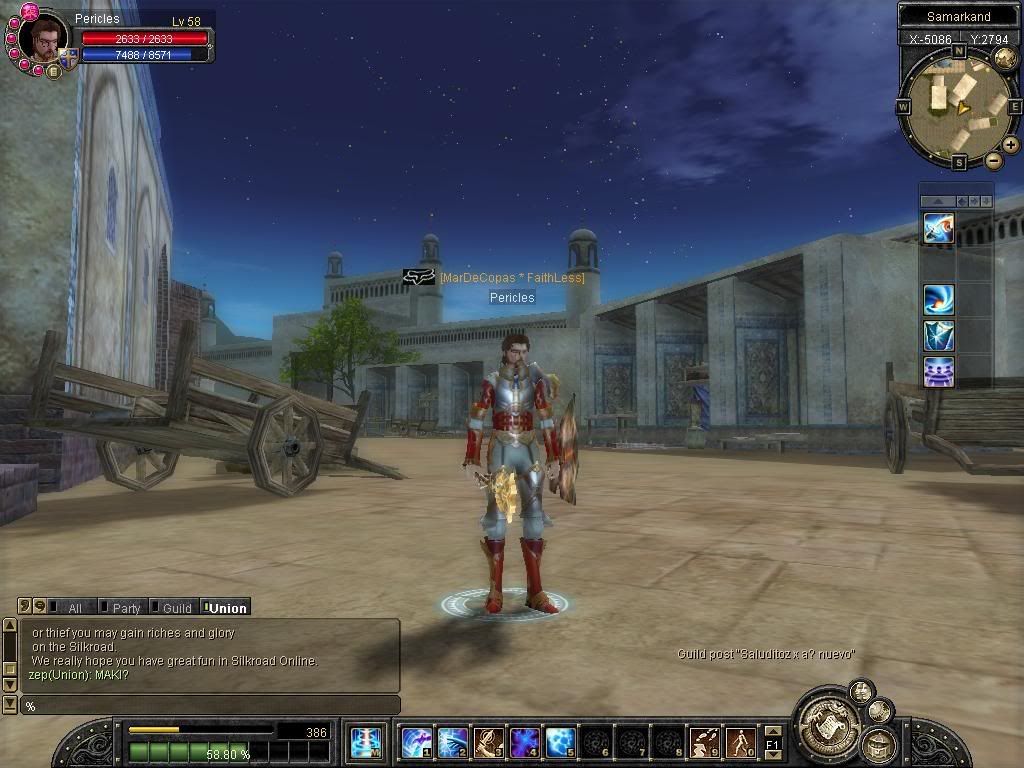The width and height of the screenshot is (1024, 768).
Task: Zoom in the minimap with plus button
Action: pos(1011,145)
